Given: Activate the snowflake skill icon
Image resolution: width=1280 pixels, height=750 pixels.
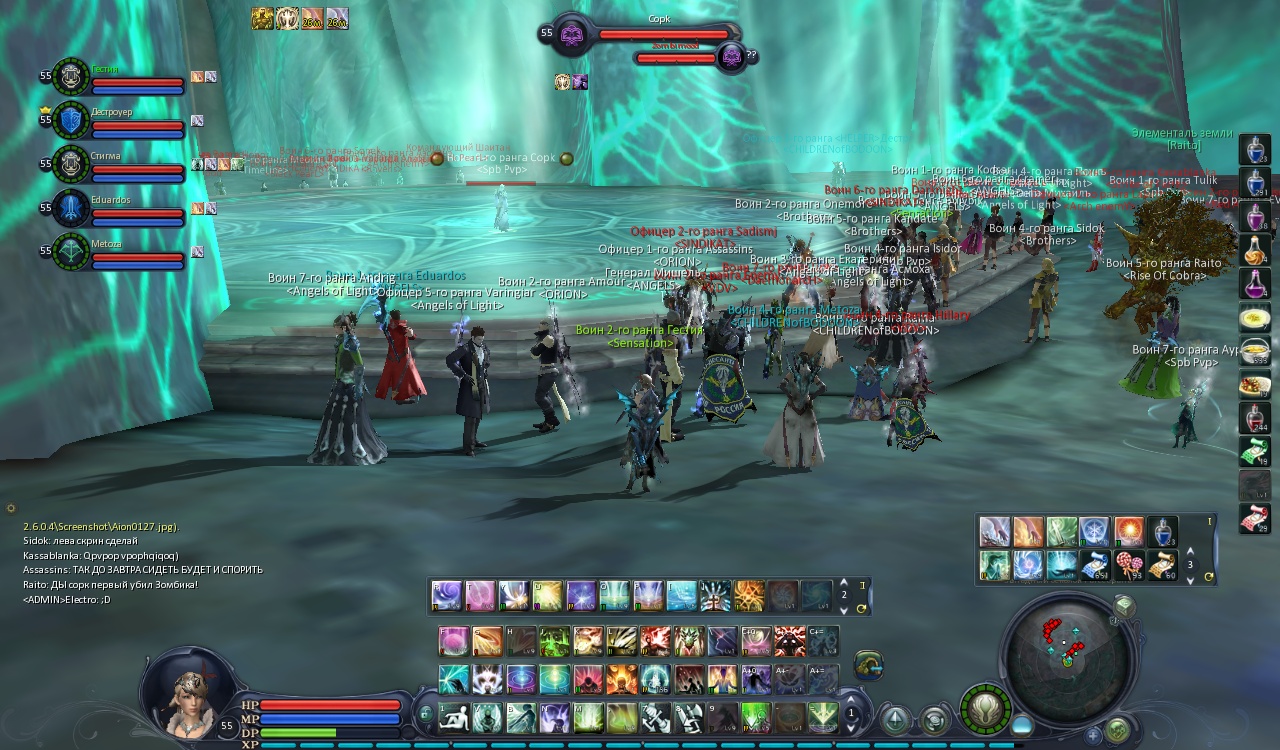Looking at the screenshot, I should tap(1095, 531).
